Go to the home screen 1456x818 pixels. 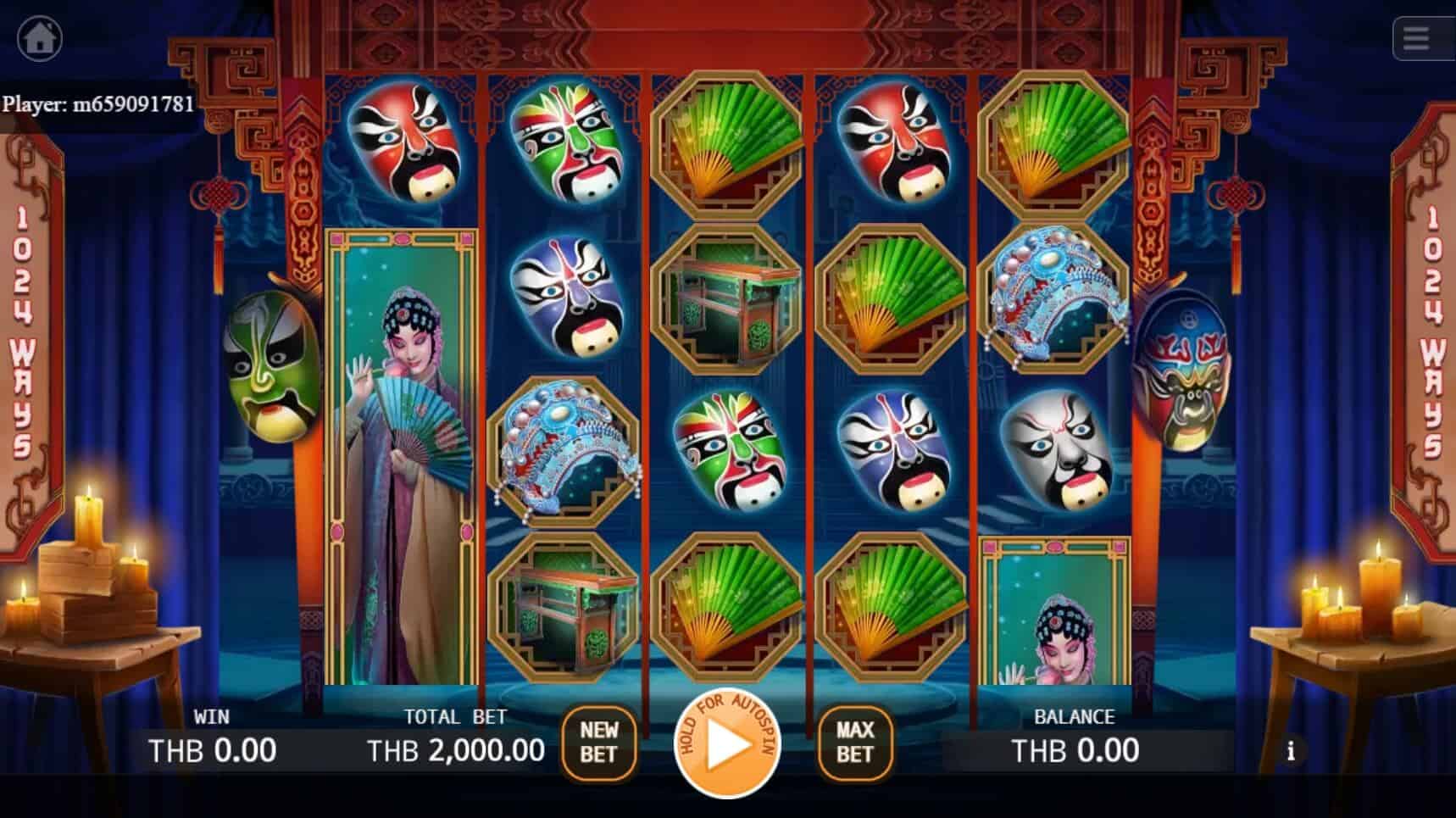click(40, 39)
